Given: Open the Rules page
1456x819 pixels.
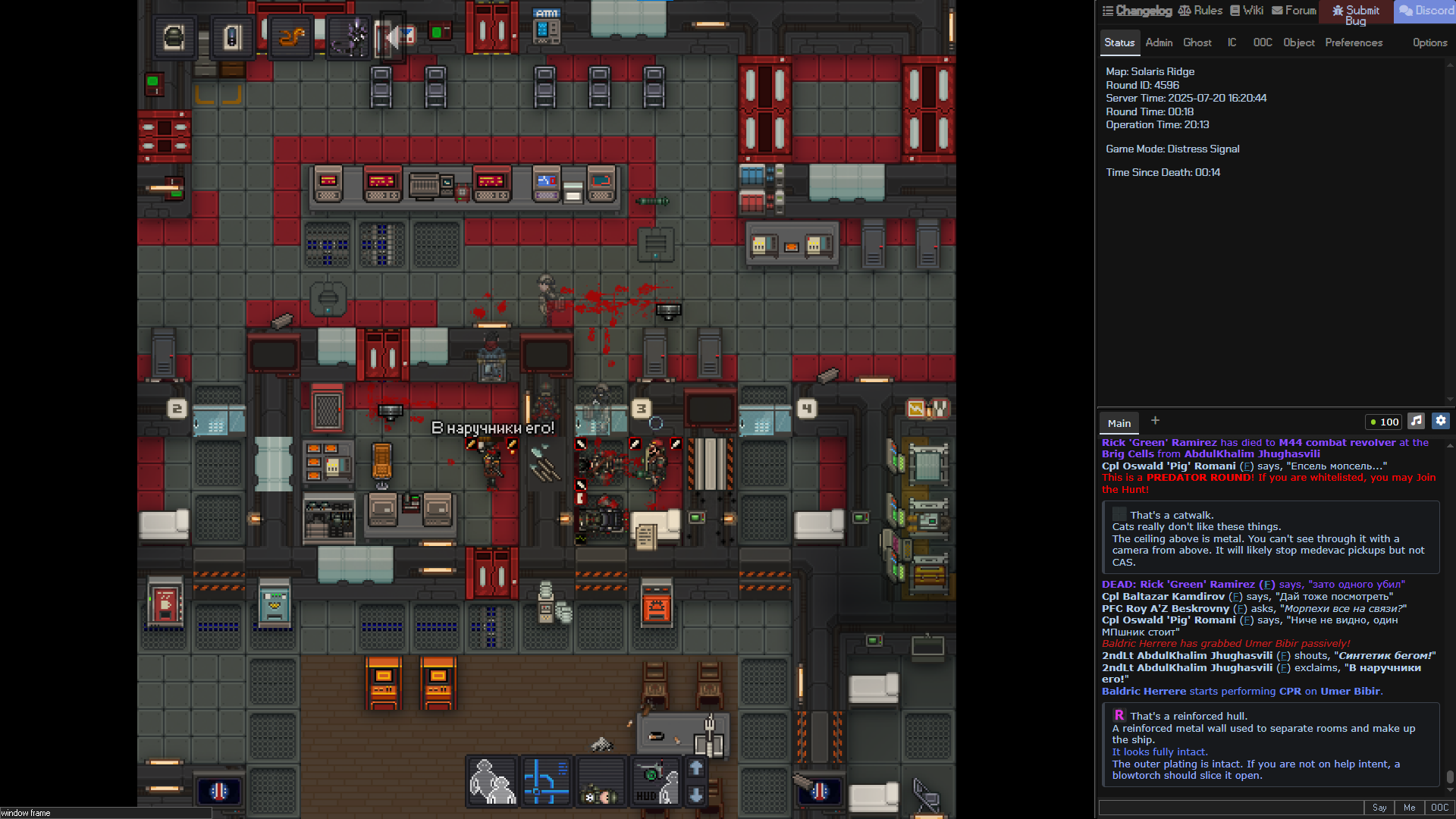Looking at the screenshot, I should [x=1200, y=11].
